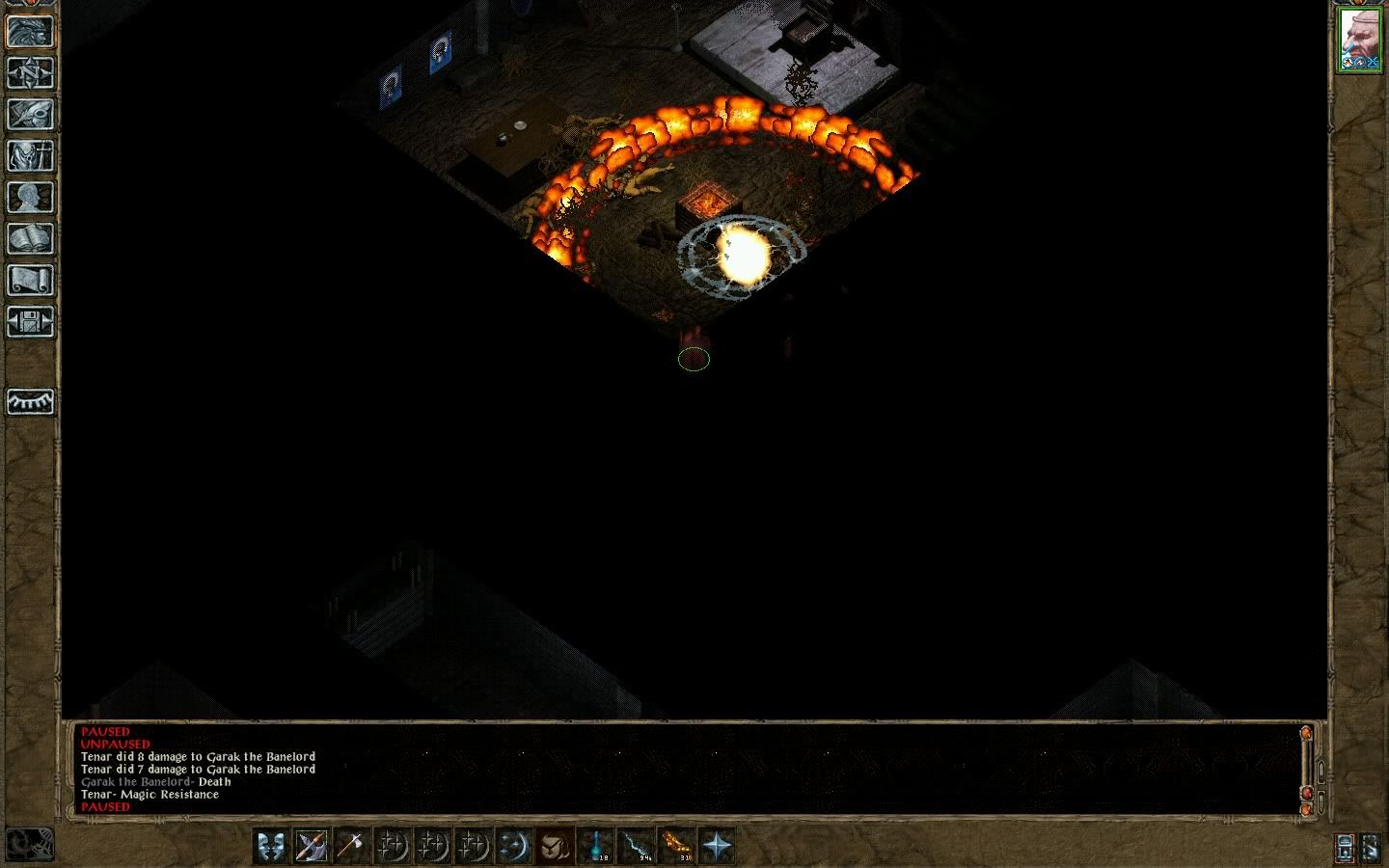Screen dimensions: 1389x868
Task: Use the blue potion with 18 charges
Action: pyautogui.click(x=596, y=846)
